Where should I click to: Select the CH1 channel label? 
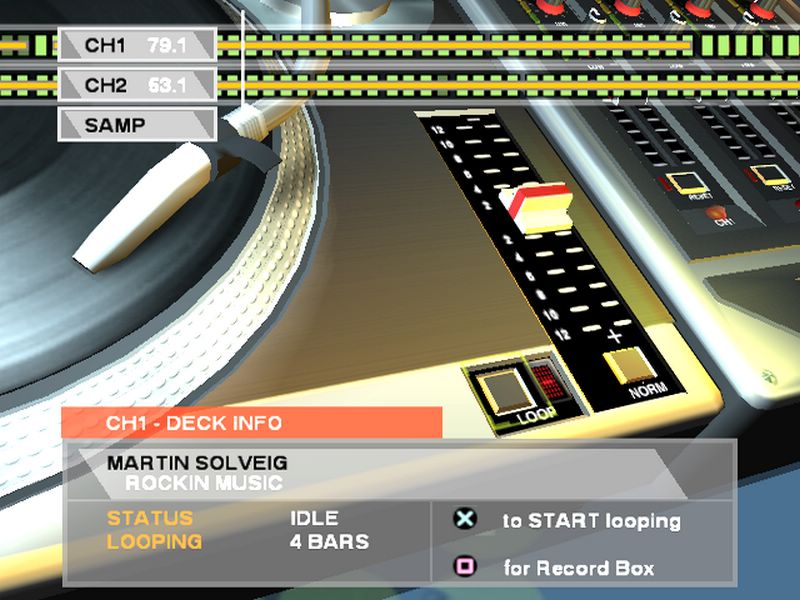click(x=136, y=45)
